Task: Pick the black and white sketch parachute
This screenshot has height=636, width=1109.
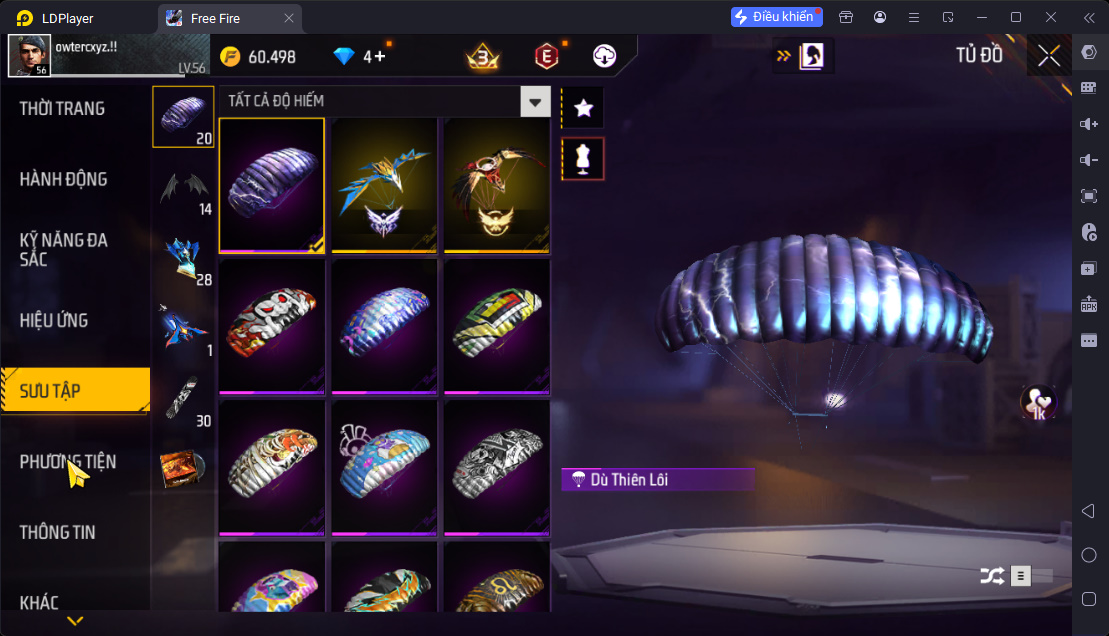Action: 497,466
